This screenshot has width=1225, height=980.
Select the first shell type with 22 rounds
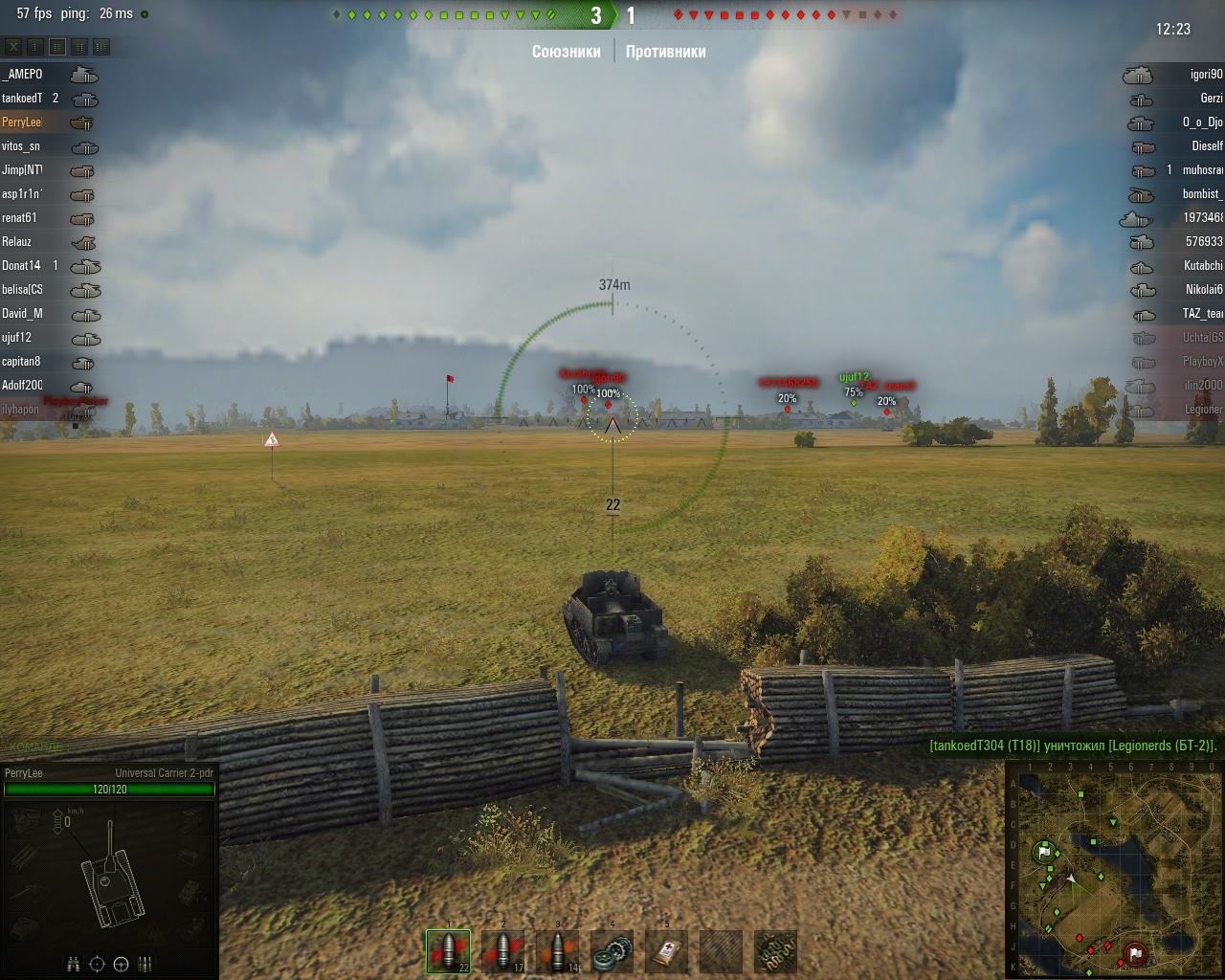click(x=448, y=951)
